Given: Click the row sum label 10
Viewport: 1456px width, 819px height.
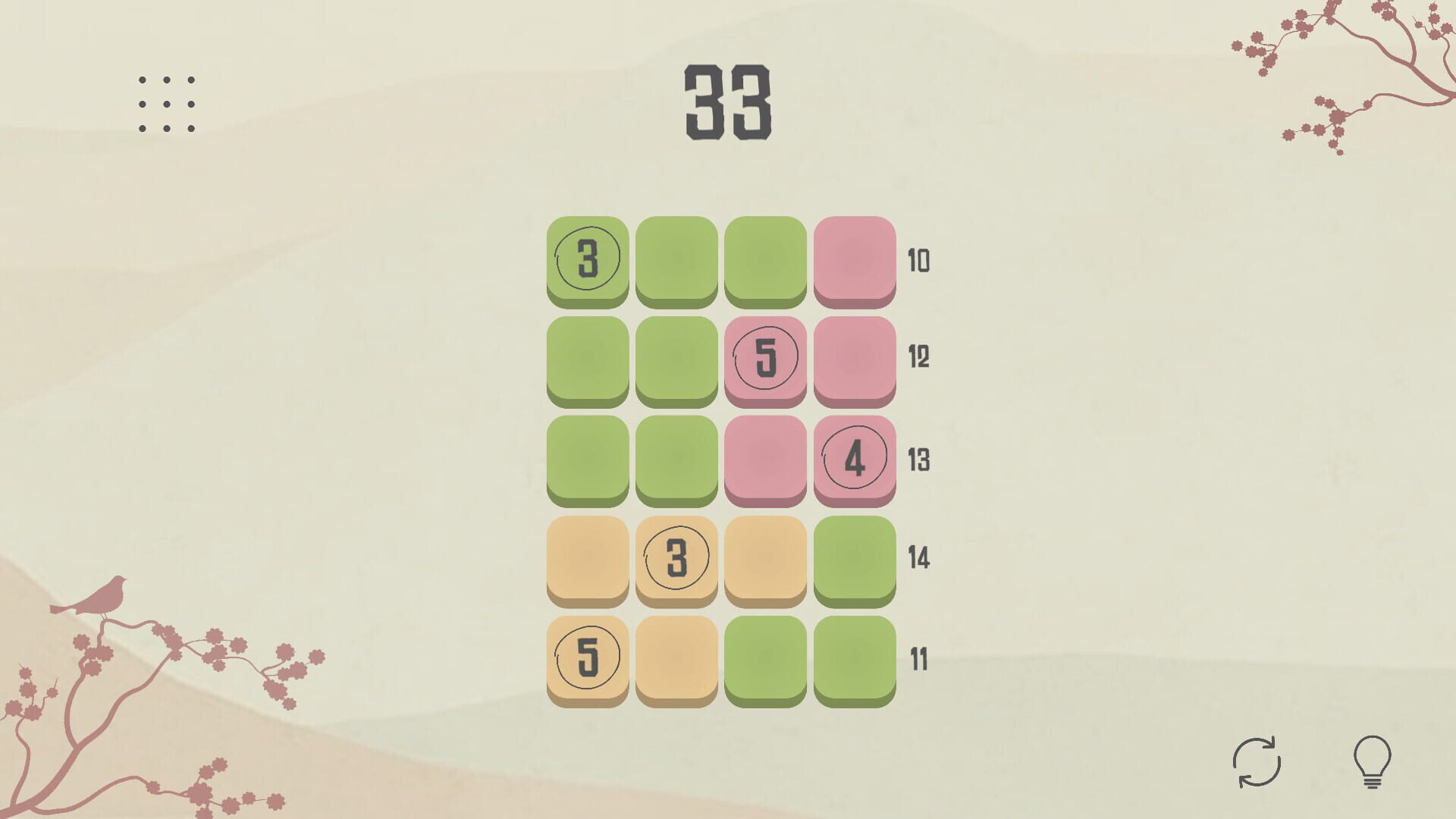Looking at the screenshot, I should [919, 262].
